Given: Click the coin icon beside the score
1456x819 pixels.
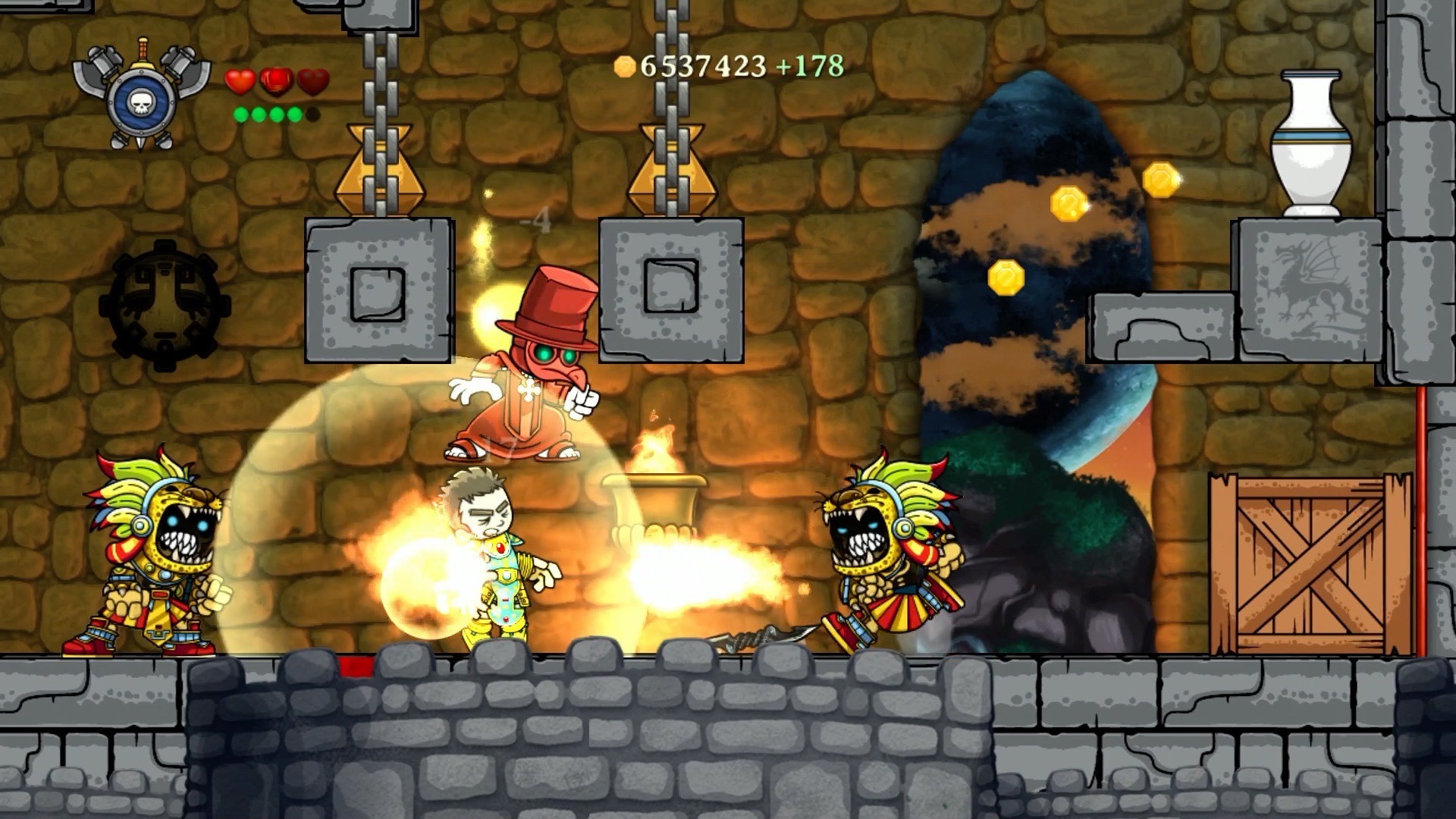Looking at the screenshot, I should tap(625, 67).
